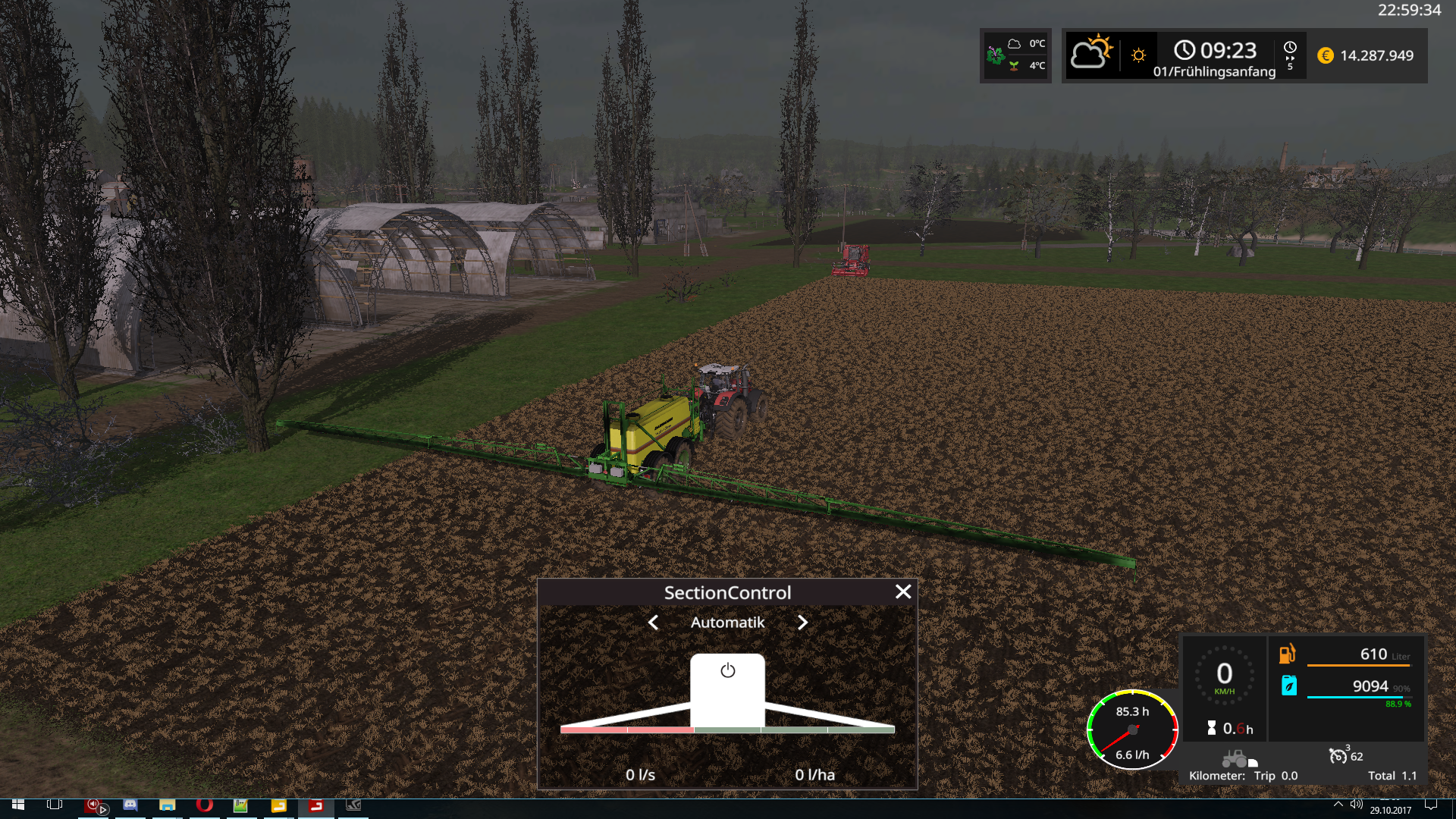Screen dimensions: 1456x819
Task: Open the Opera browser from the taskbar
Action: [204, 805]
